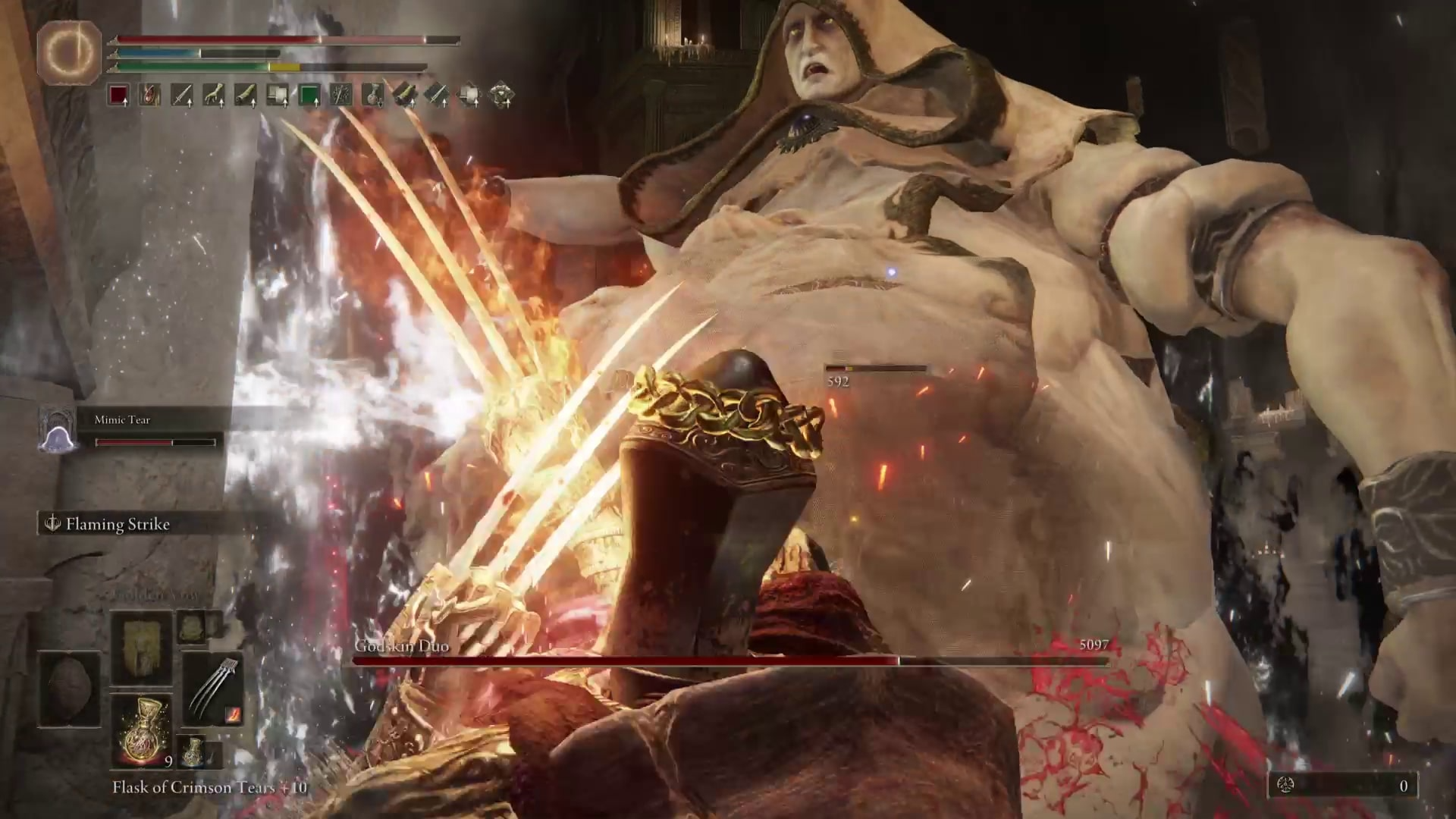Screen dimensions: 1456x819
Task: Select the arrows icon on the toolbar
Action: coord(341,95)
